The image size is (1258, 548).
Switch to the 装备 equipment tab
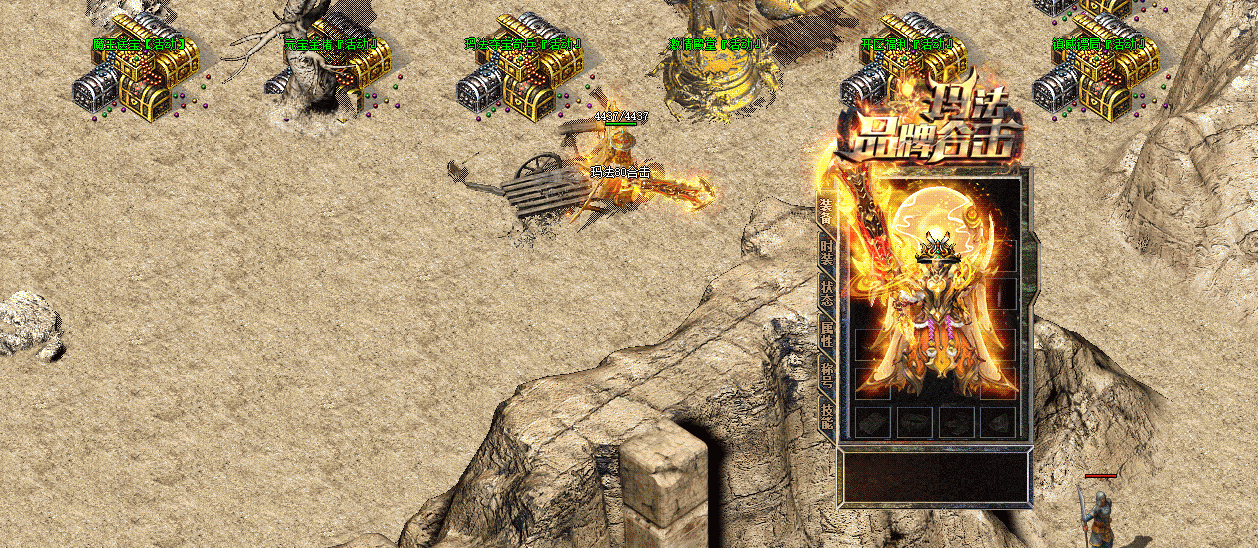(826, 212)
